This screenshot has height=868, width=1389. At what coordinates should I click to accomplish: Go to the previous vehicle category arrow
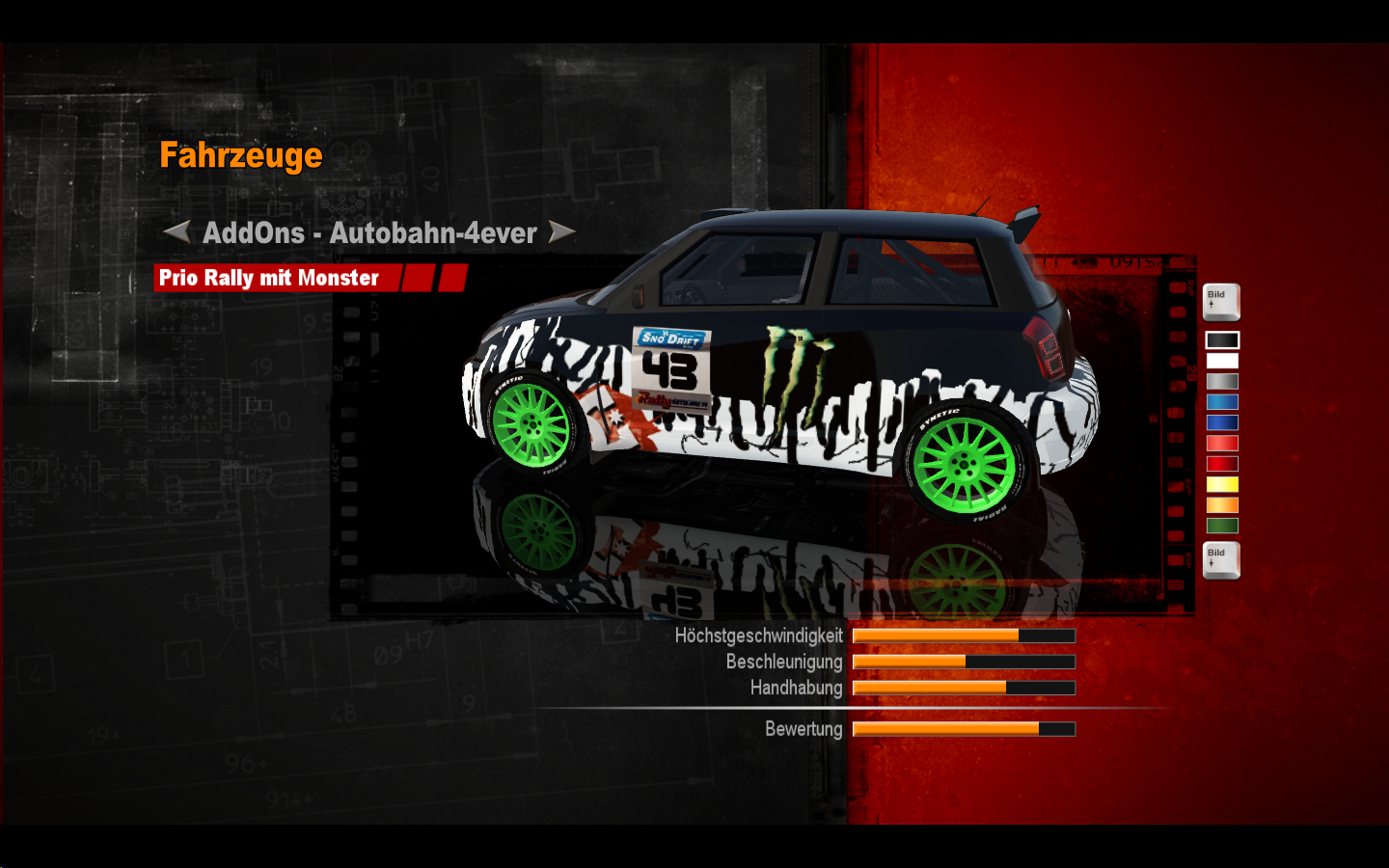[177, 231]
